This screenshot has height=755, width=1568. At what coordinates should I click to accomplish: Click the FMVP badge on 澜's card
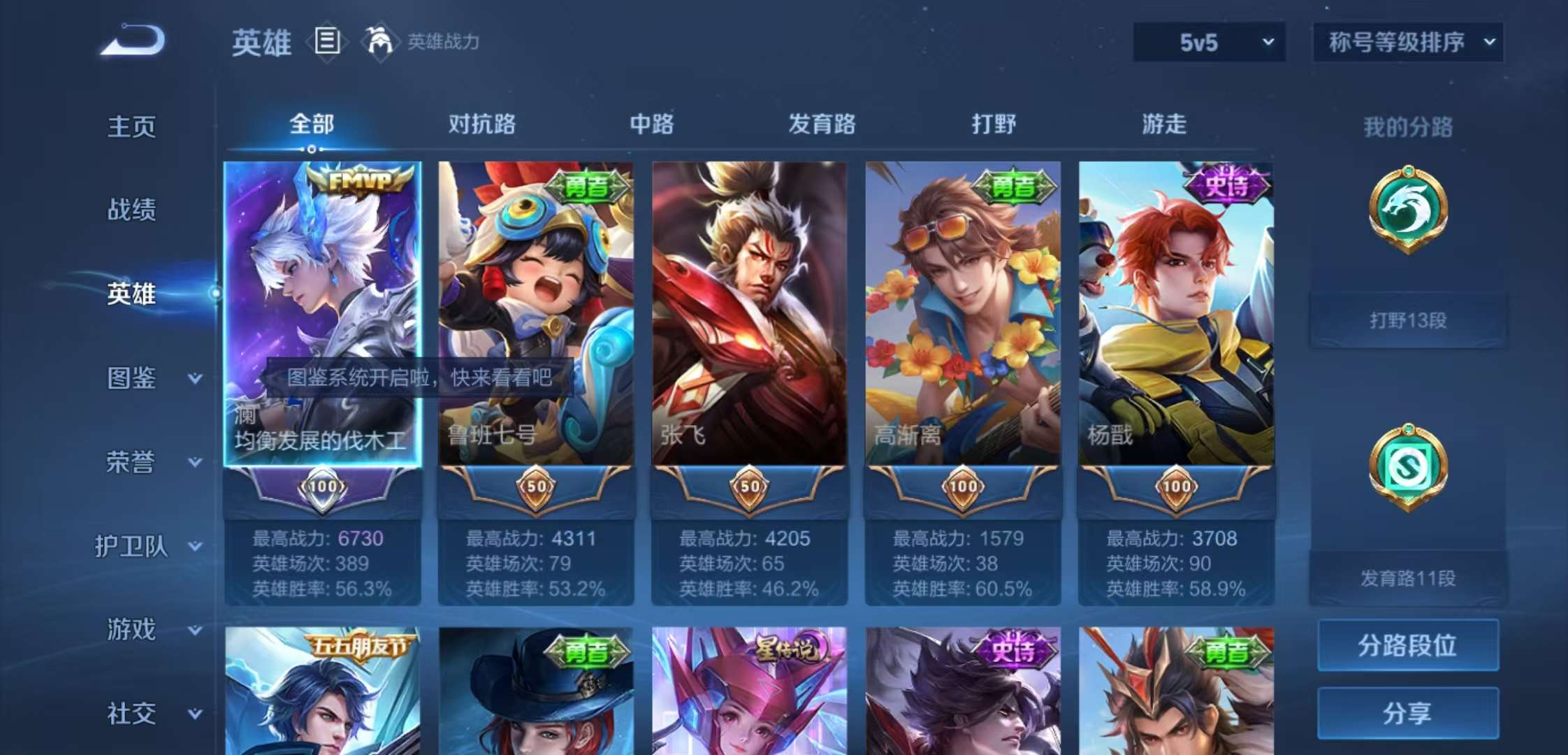coord(363,180)
